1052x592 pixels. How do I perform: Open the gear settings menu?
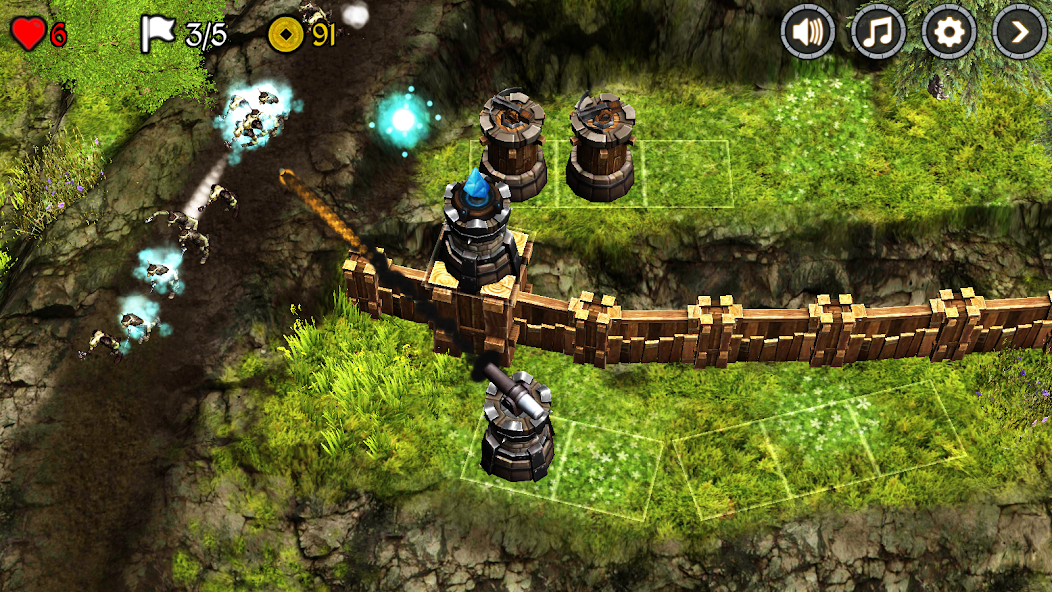(948, 33)
